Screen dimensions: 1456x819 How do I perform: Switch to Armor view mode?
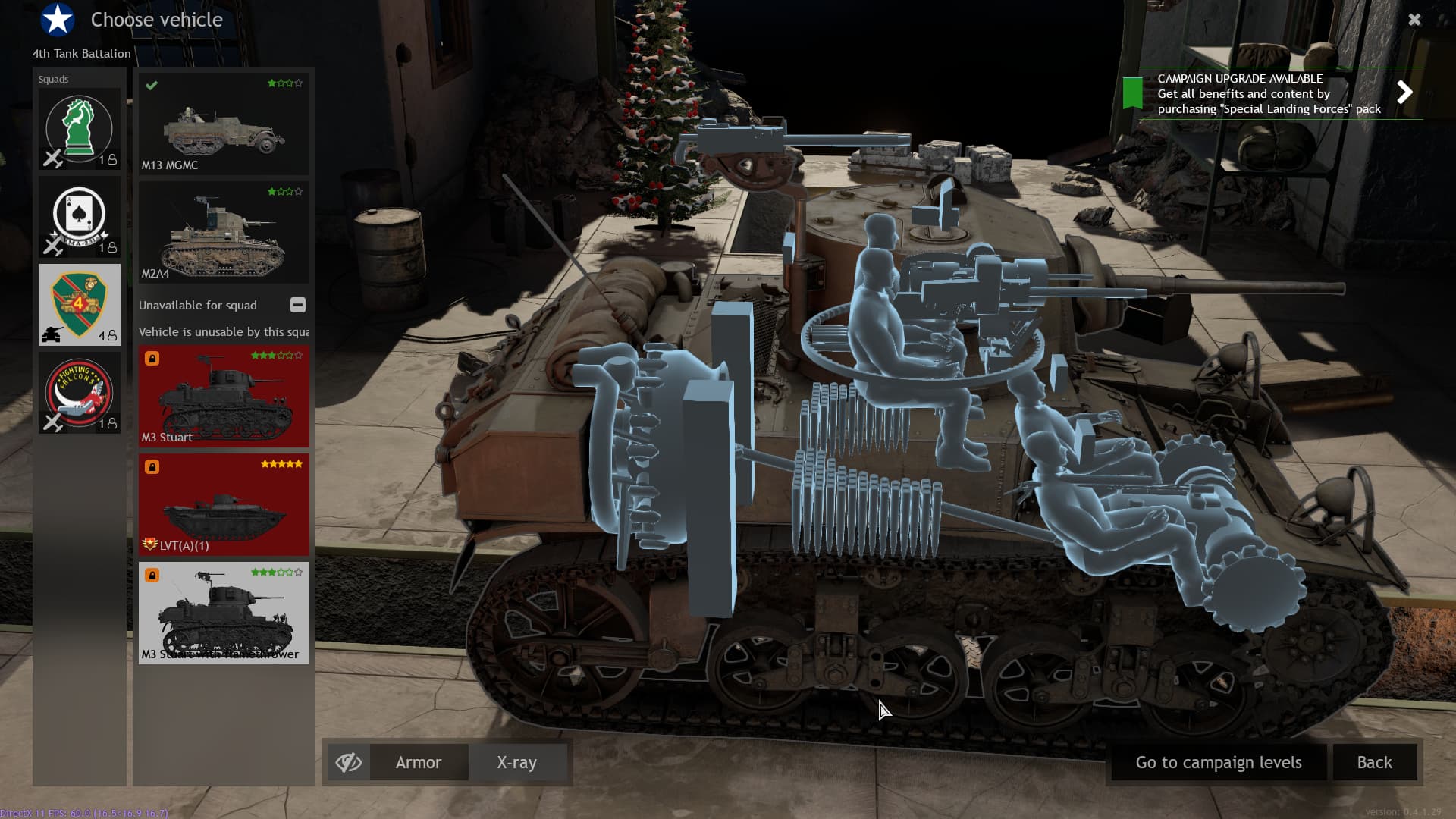coord(419,762)
